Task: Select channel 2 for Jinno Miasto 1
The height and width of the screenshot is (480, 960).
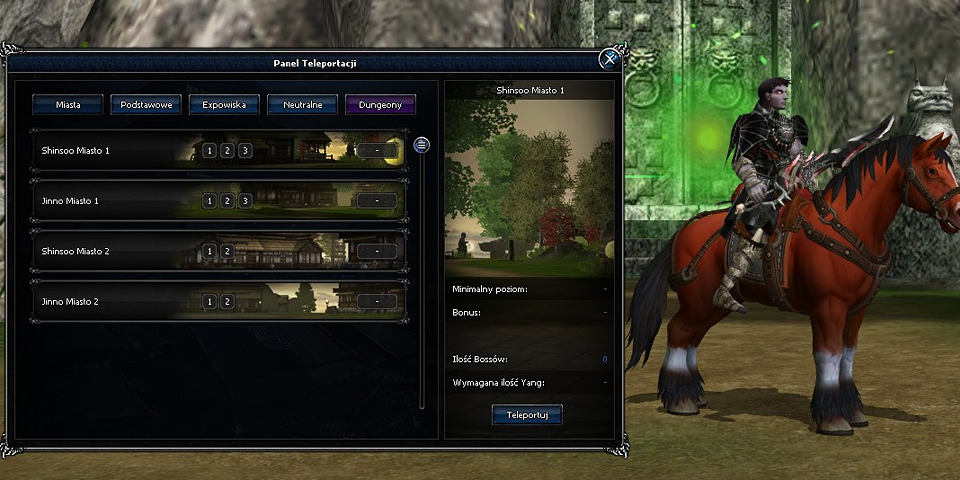Action: 227,201
